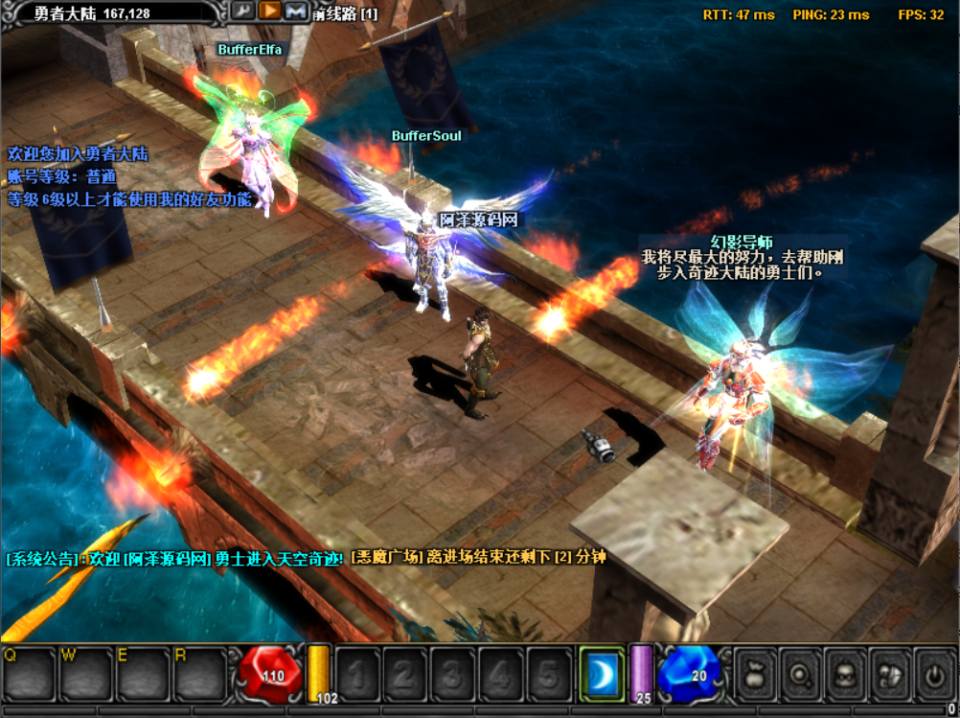This screenshot has height=718, width=960.
Task: Select the crescent moon skill icon
Action: [x=602, y=676]
